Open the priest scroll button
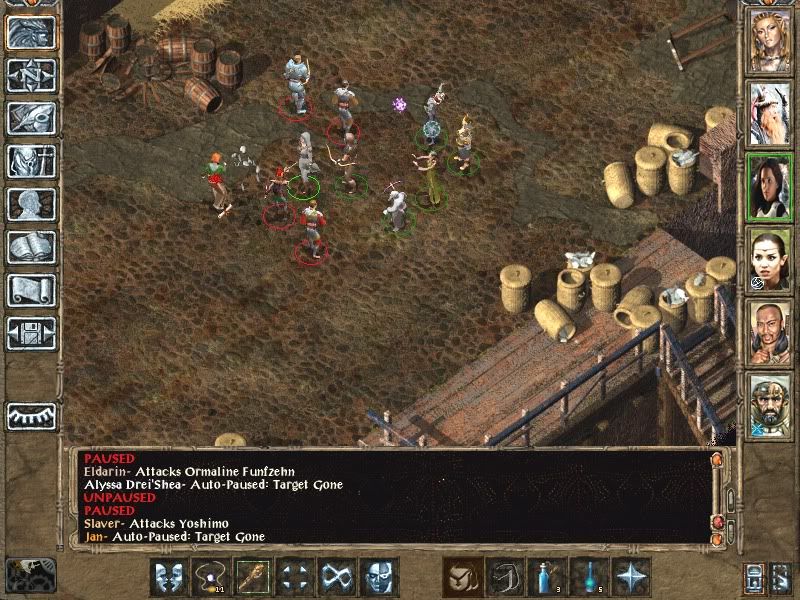800x600 pixels. [x=31, y=290]
